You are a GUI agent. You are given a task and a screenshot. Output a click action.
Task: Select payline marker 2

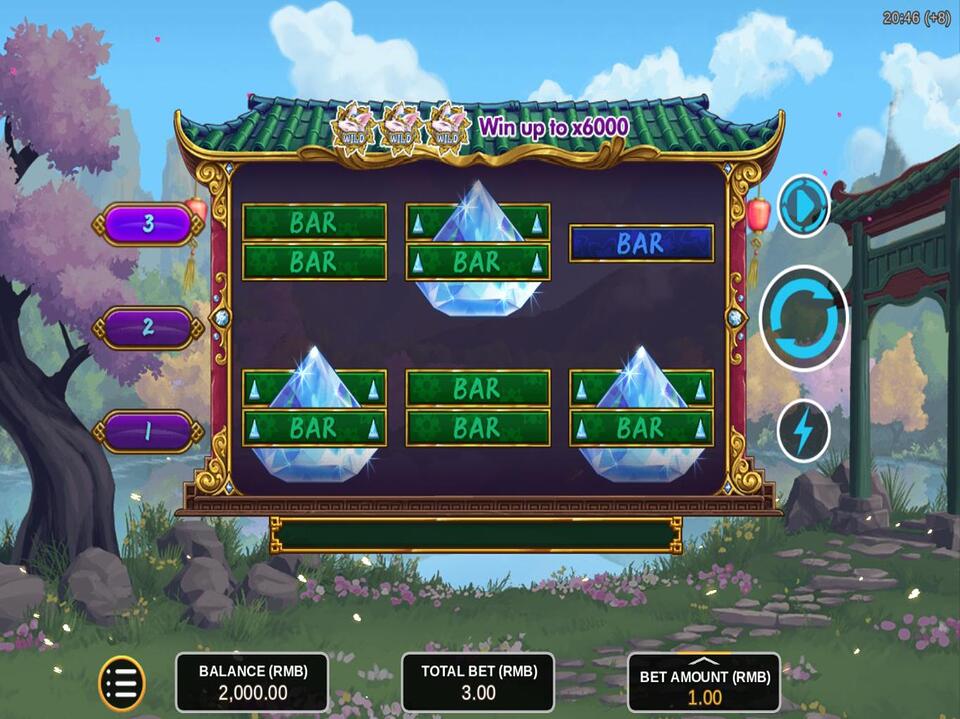tap(148, 327)
